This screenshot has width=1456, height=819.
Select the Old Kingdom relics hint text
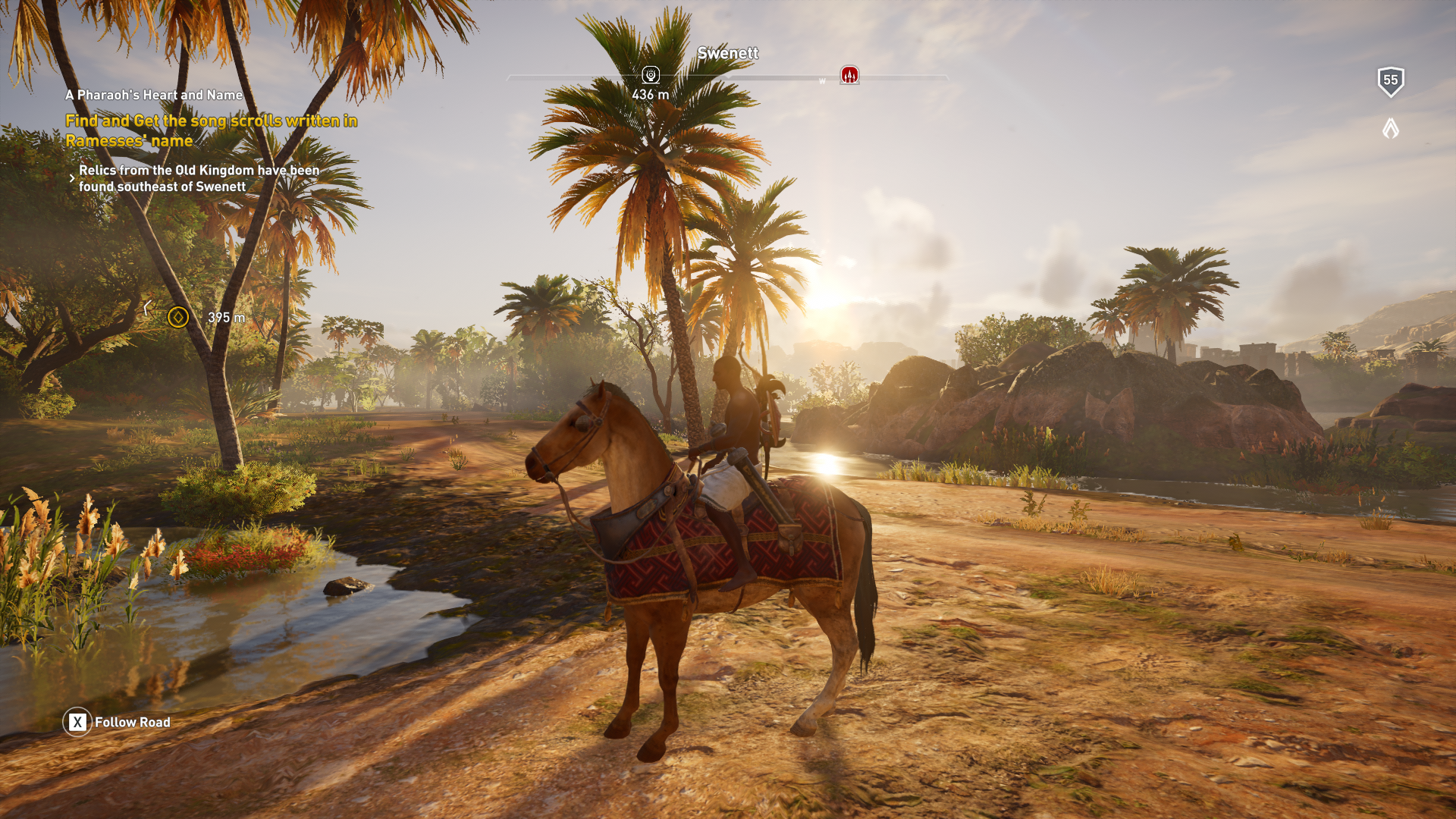[199, 178]
